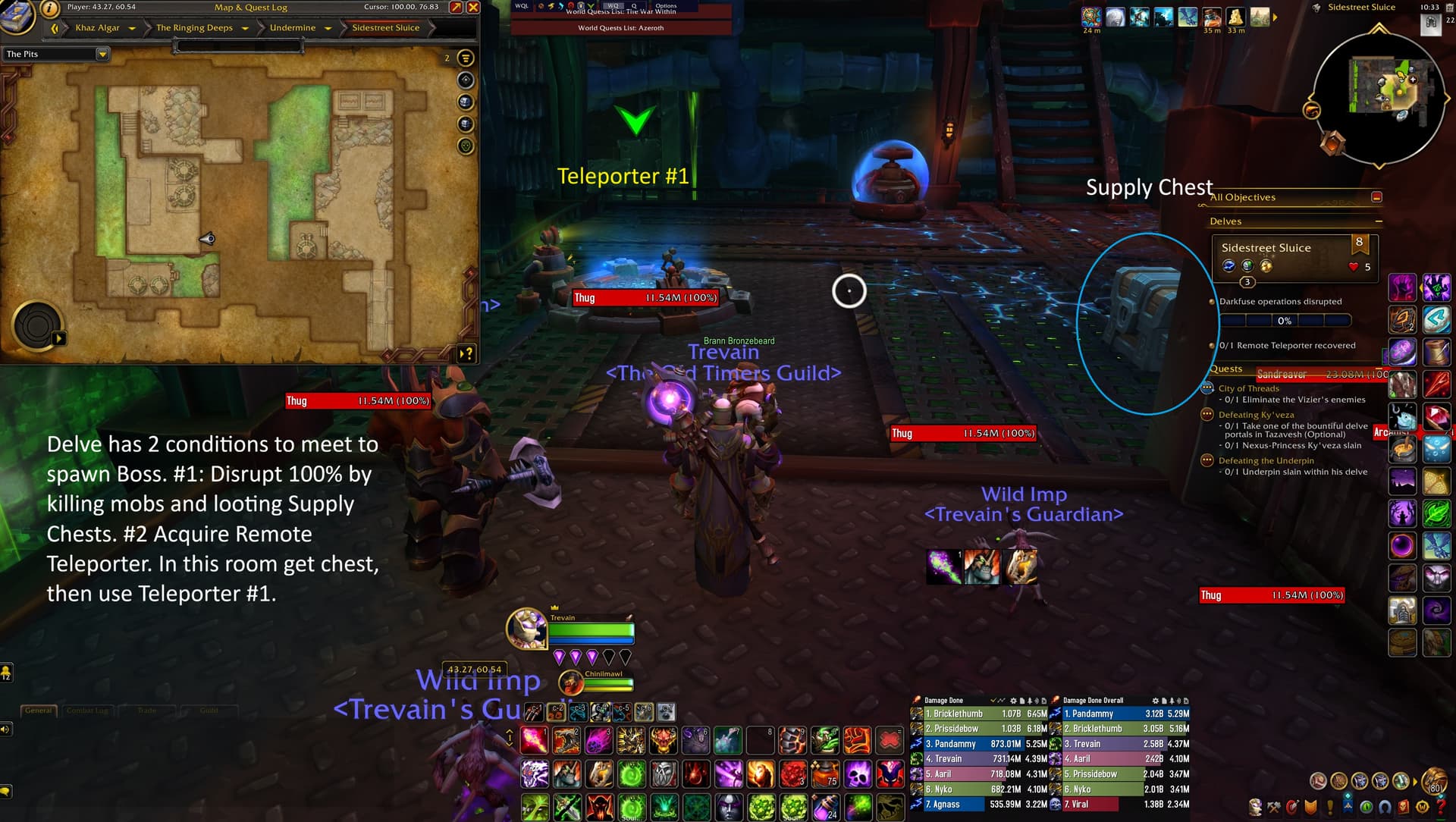Close the Map & Quest Log window
The width and height of the screenshot is (1456, 822).
pos(473,8)
